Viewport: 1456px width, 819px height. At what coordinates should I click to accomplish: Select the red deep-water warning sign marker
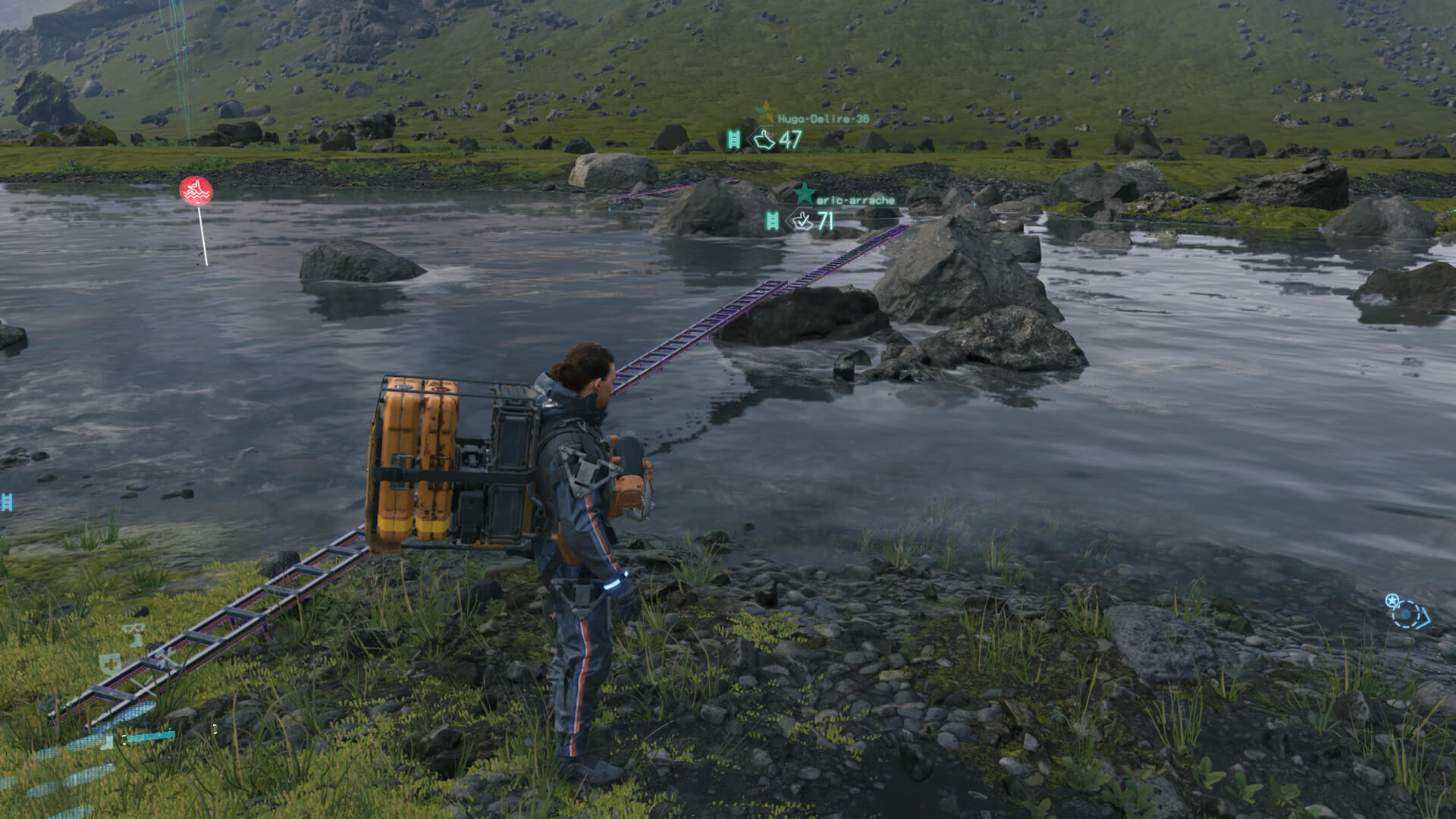coord(196,190)
